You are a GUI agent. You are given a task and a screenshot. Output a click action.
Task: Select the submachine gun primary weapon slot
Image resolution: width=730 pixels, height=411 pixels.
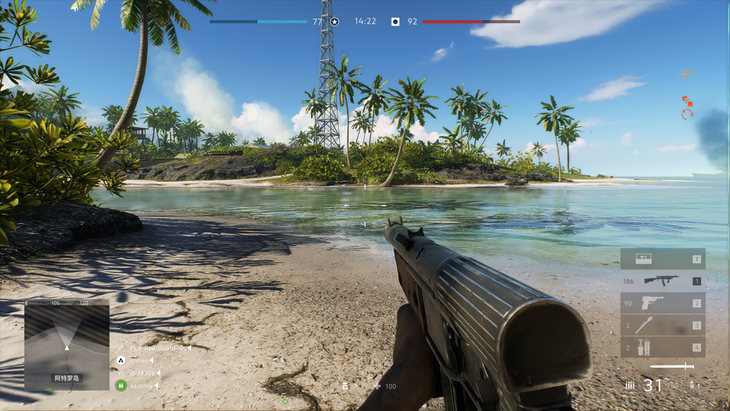(x=662, y=281)
